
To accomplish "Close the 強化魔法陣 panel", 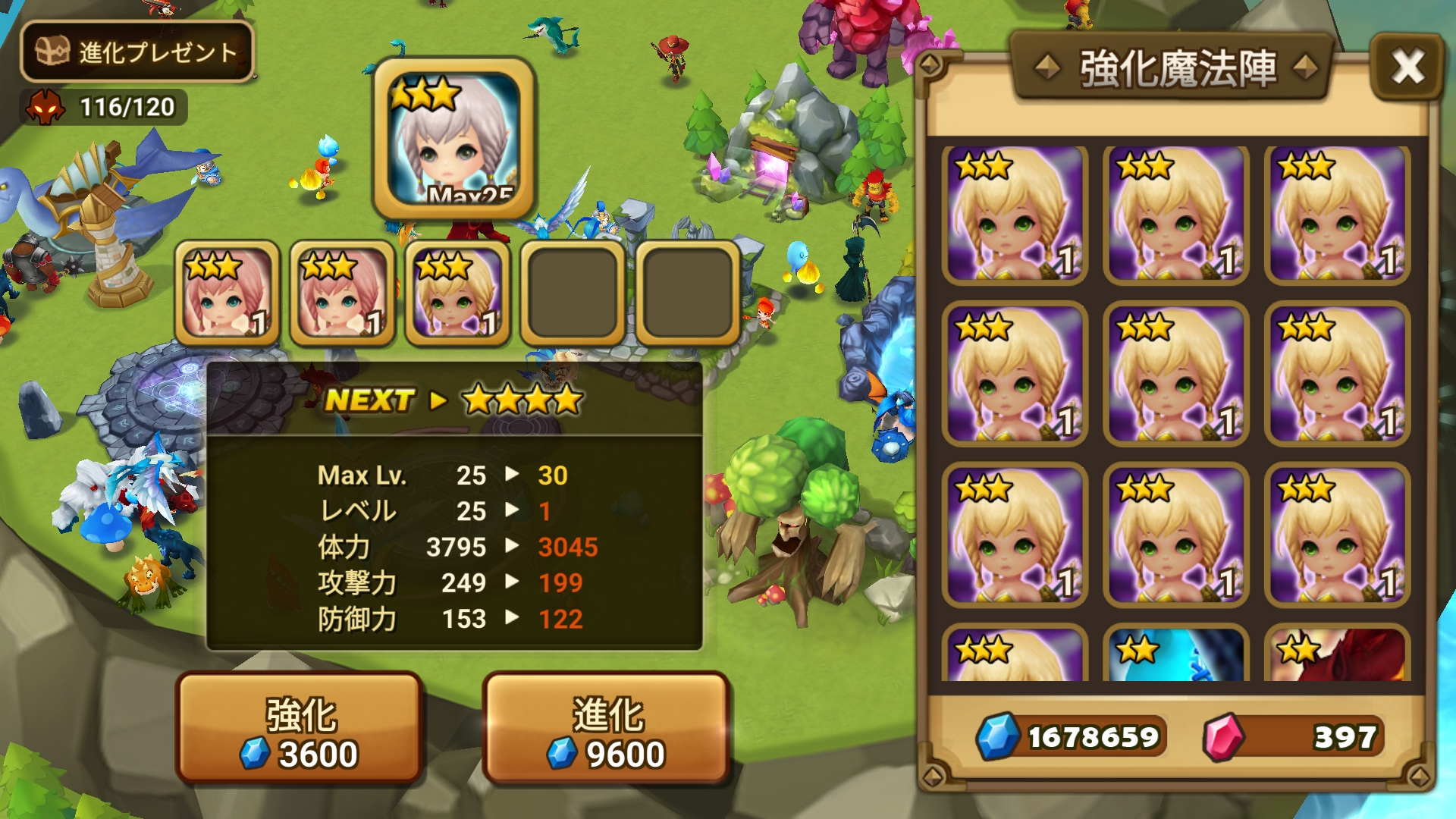I will [x=1407, y=67].
